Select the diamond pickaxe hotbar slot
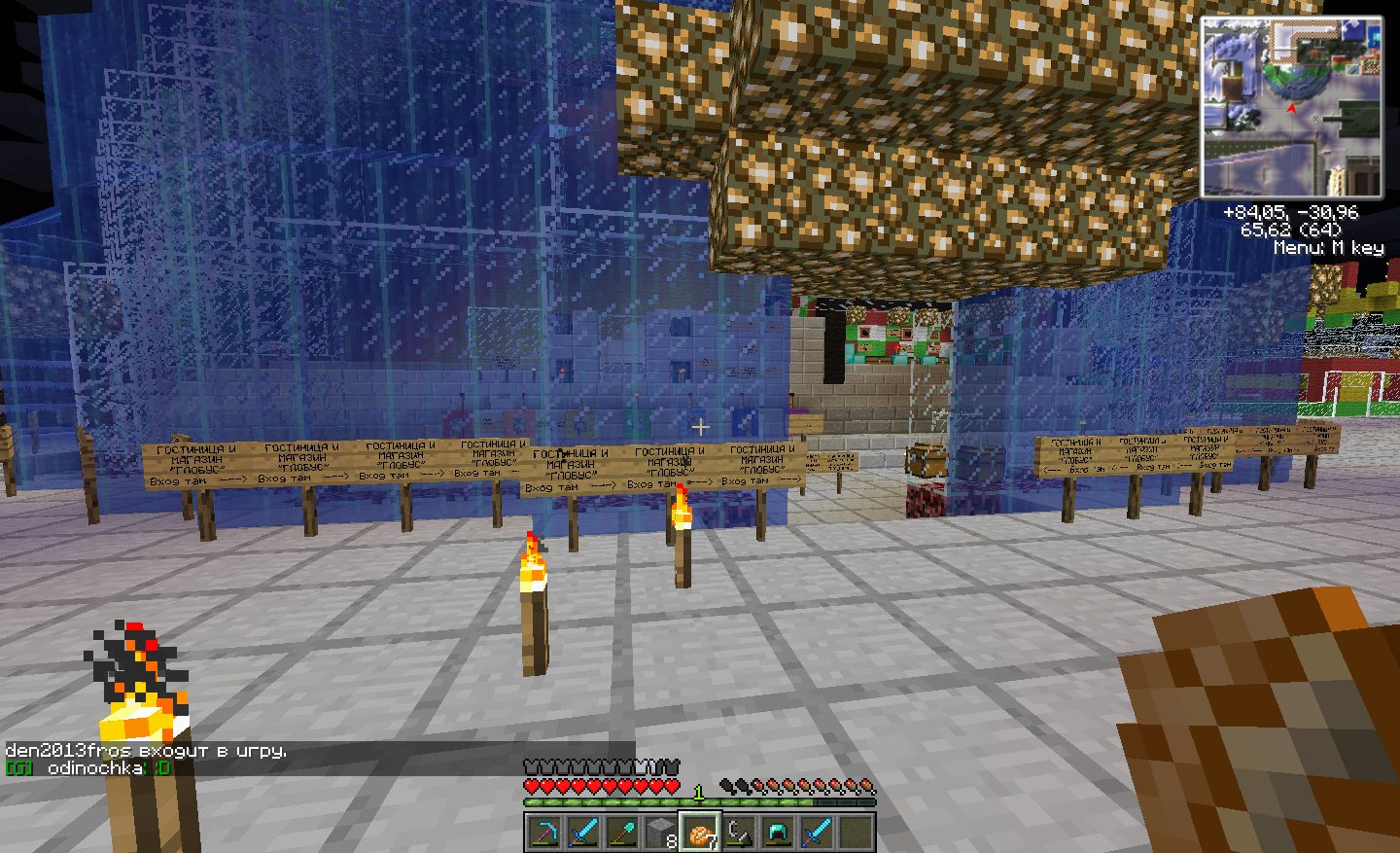 544,833
